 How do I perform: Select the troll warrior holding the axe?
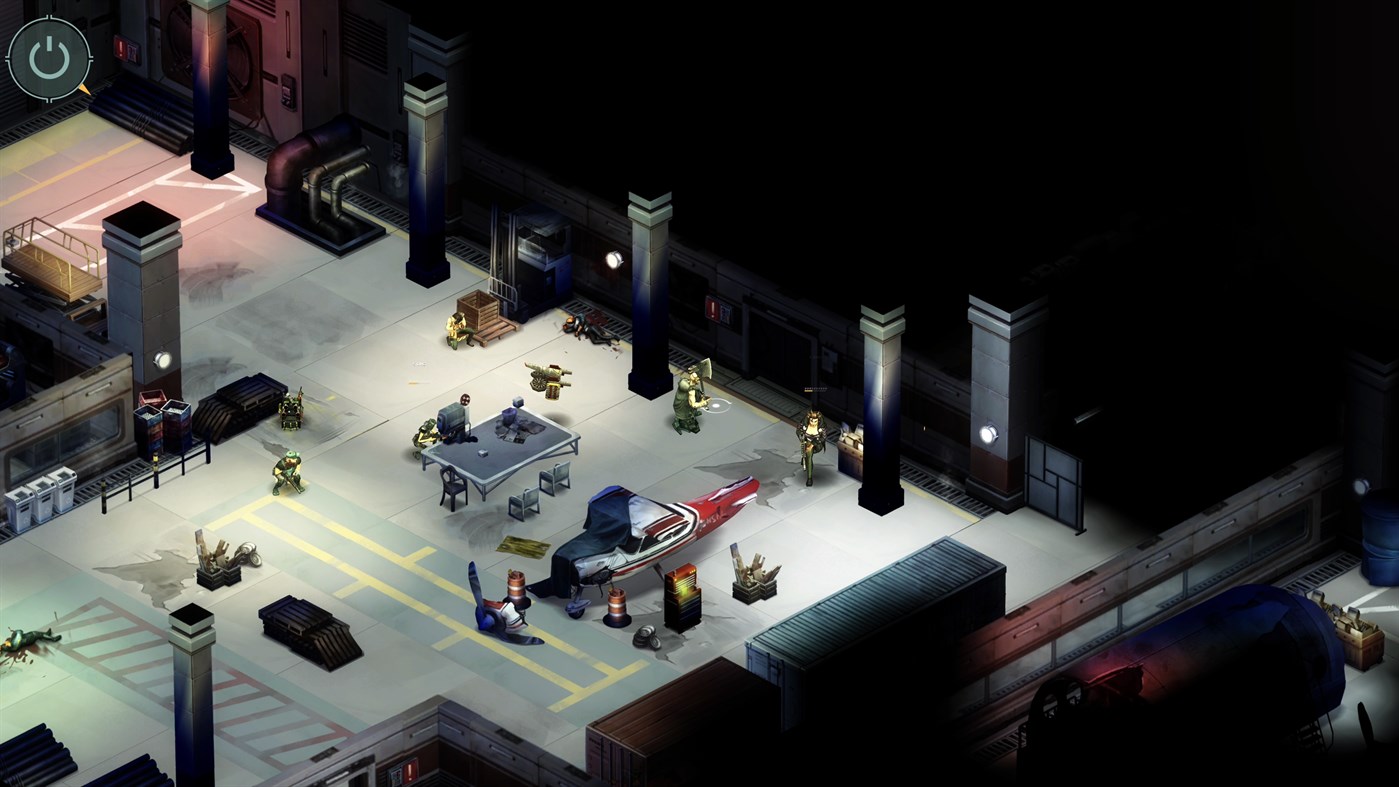click(x=690, y=398)
